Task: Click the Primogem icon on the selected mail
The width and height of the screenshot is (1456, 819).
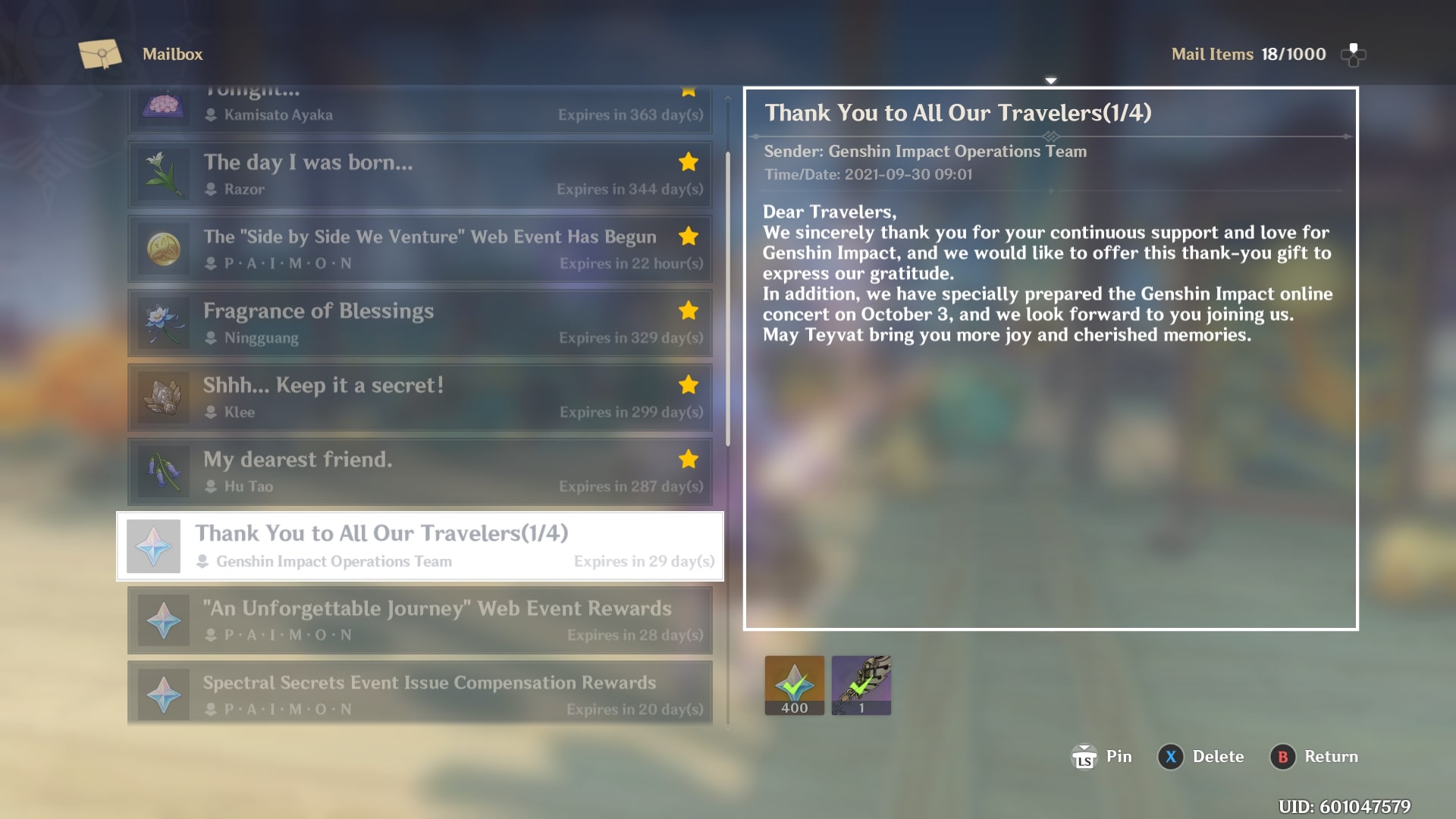Action: pos(154,545)
